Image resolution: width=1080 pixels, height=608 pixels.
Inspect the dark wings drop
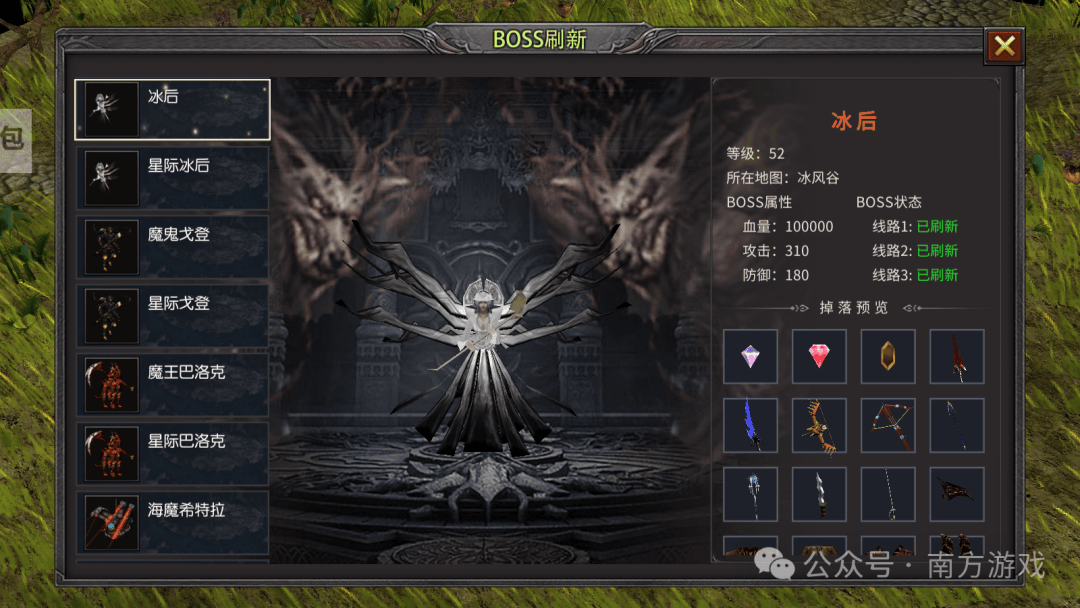(x=957, y=494)
